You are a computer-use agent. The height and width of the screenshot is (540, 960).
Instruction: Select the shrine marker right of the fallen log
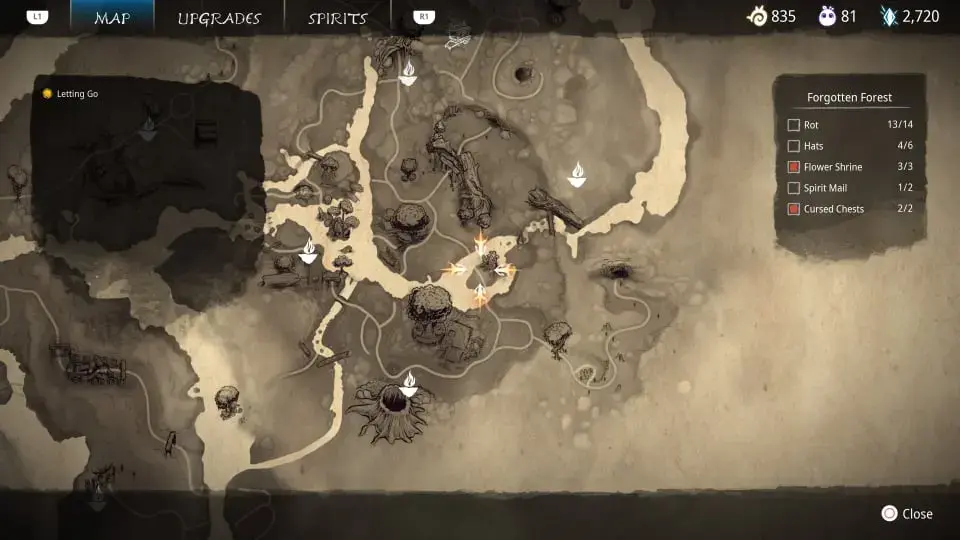pyautogui.click(x=576, y=176)
